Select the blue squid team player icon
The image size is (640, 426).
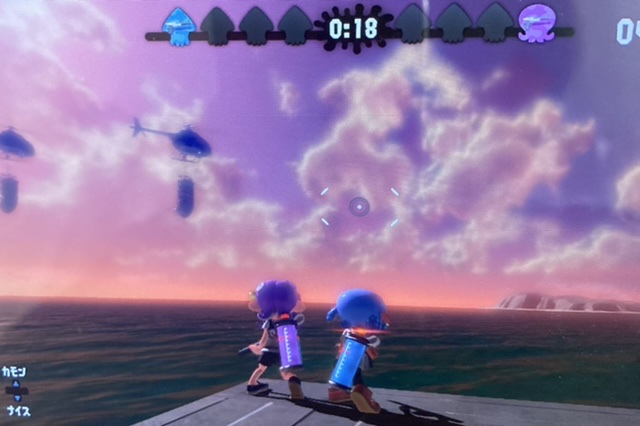180,25
